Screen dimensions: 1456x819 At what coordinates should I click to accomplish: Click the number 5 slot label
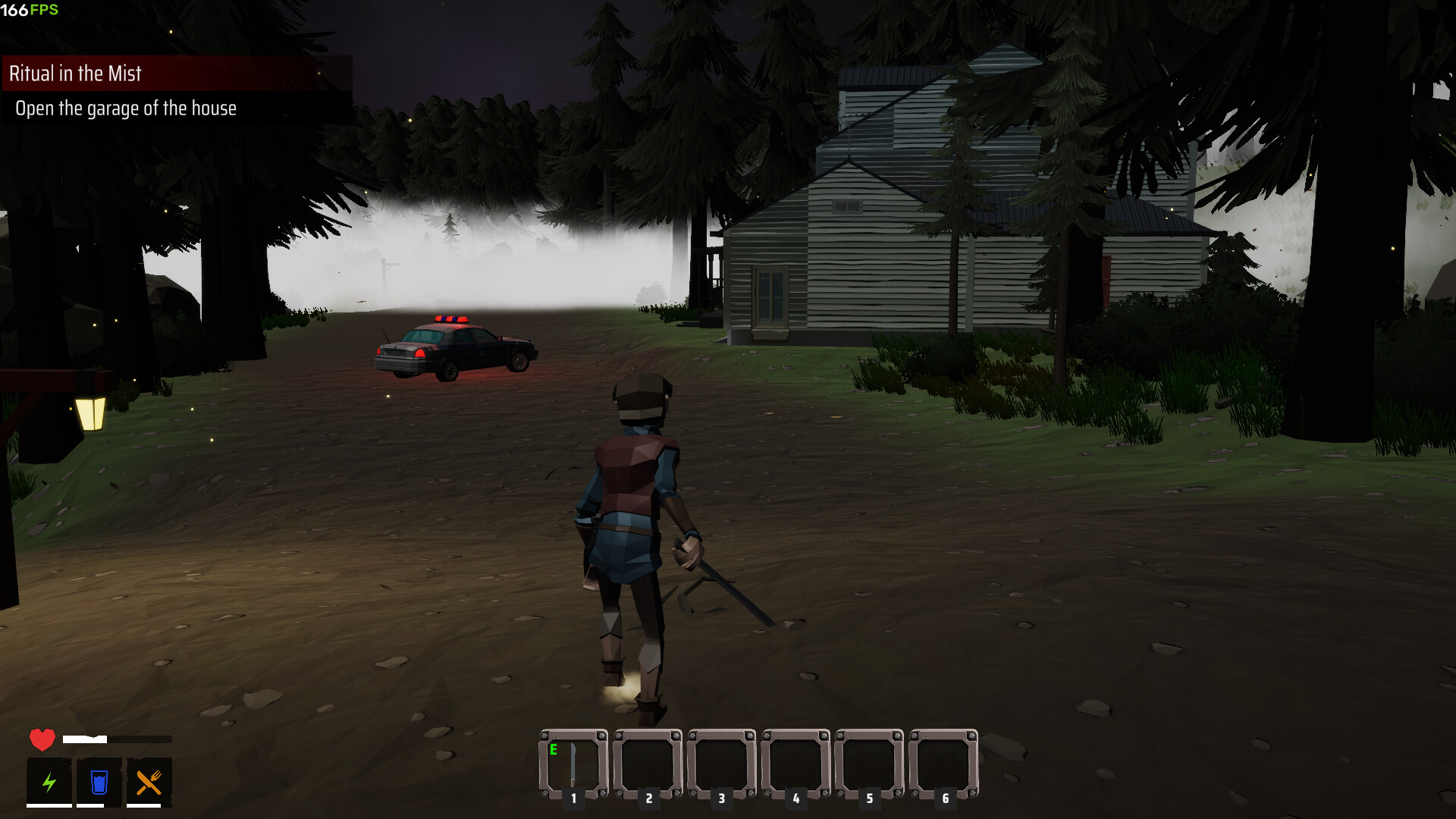(871, 798)
